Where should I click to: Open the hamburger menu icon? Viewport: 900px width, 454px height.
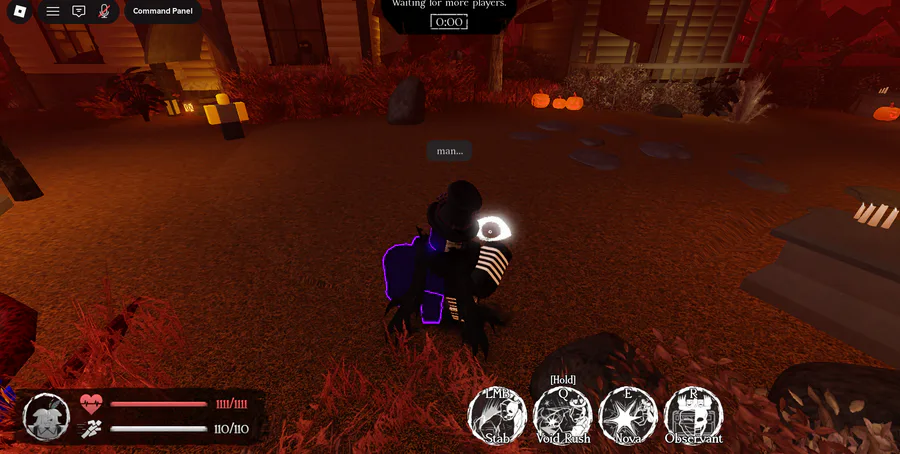coord(53,12)
